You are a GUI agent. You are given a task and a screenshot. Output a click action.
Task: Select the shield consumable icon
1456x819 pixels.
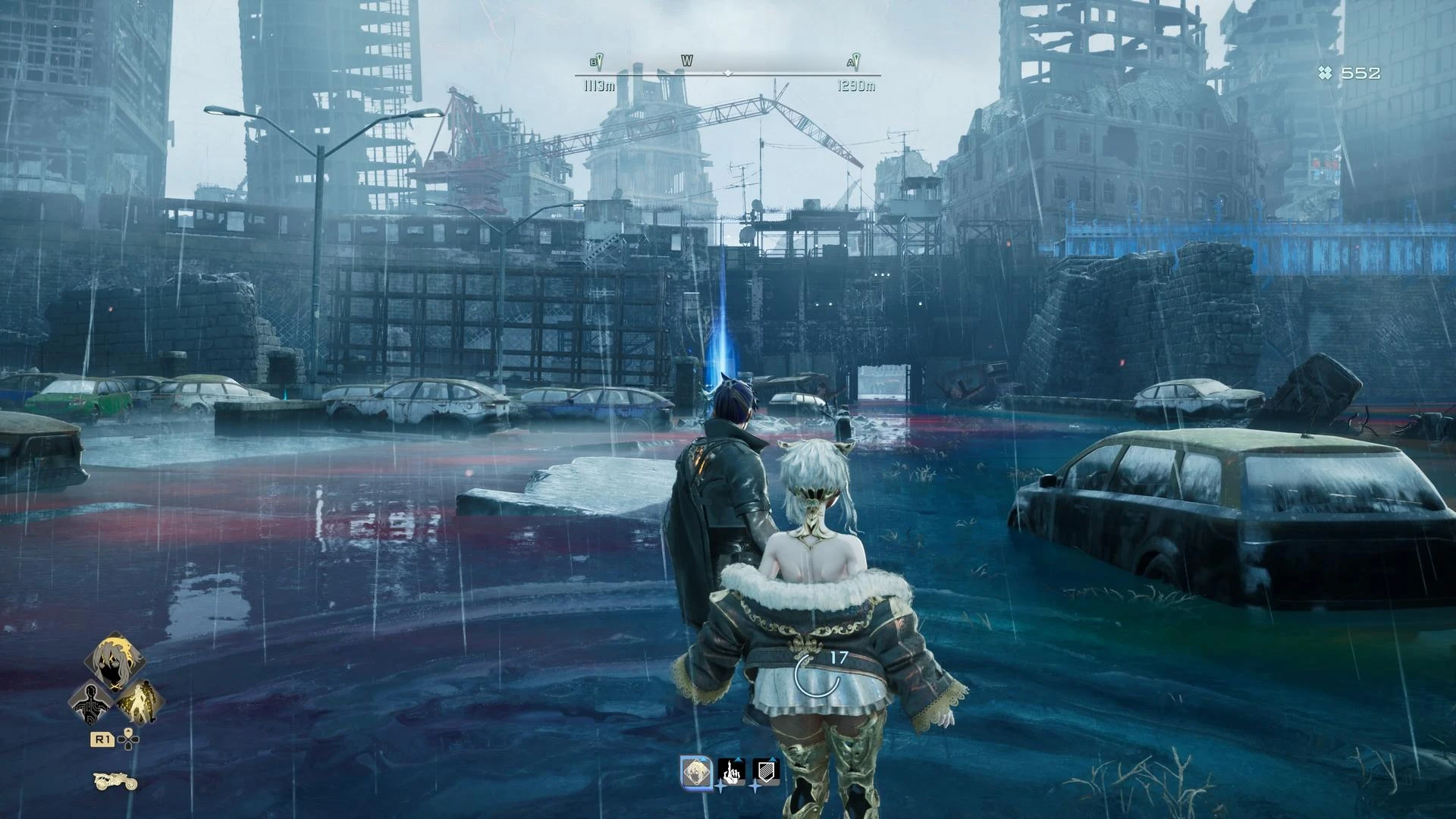coord(766,773)
